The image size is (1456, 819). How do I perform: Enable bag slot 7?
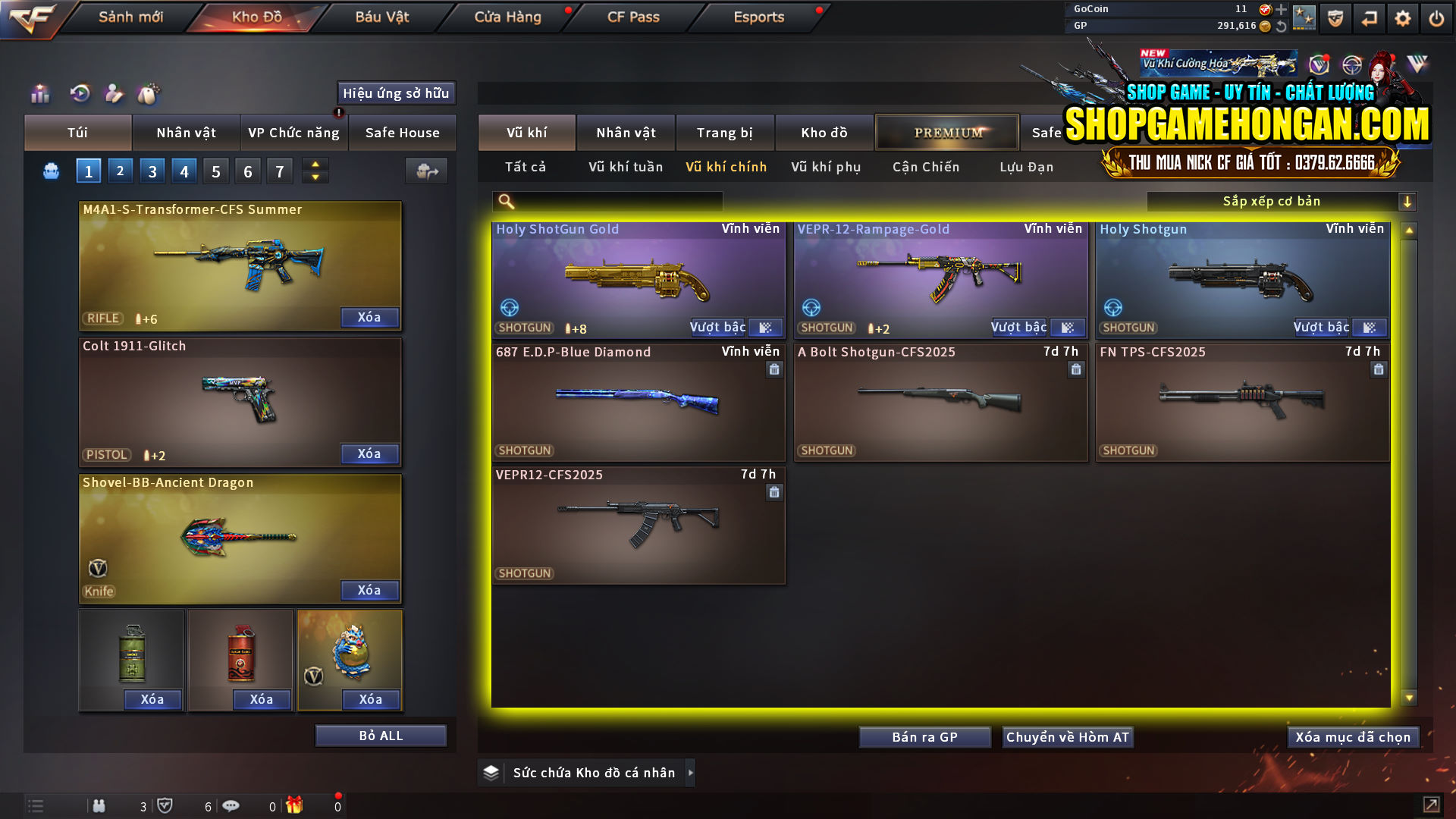pos(279,171)
